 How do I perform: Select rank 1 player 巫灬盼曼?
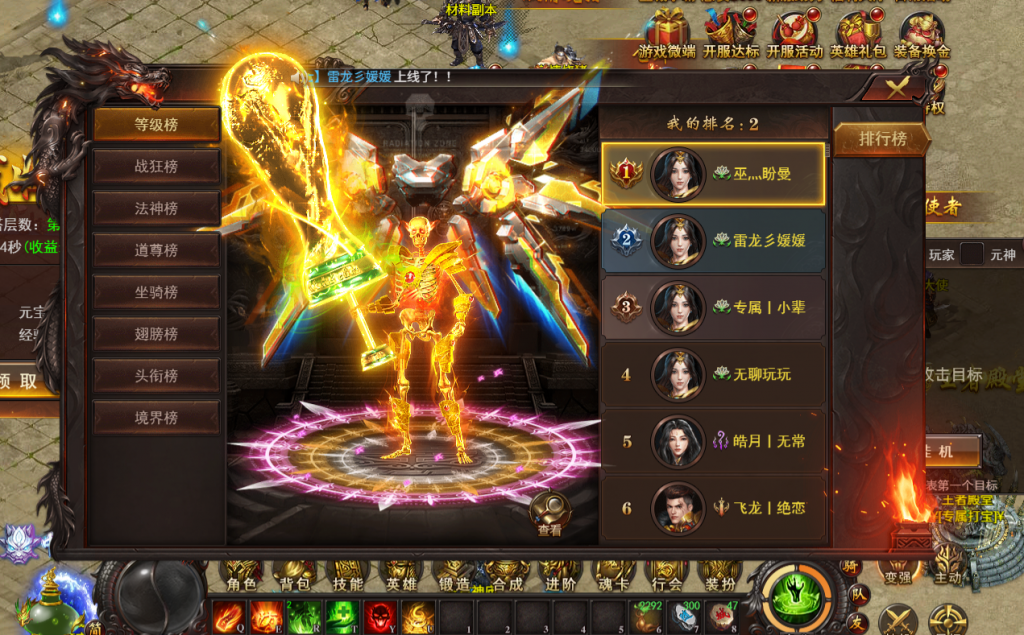tap(714, 174)
